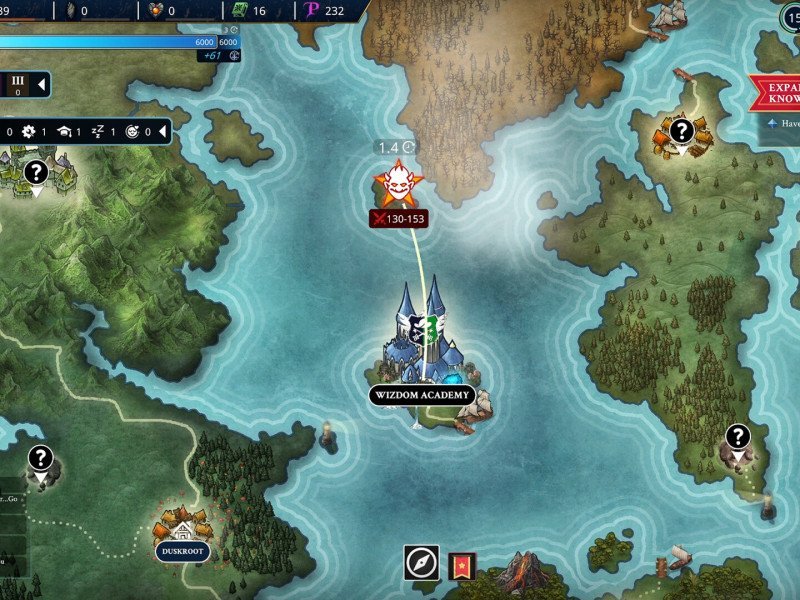Click the gear working students icon

29,131
